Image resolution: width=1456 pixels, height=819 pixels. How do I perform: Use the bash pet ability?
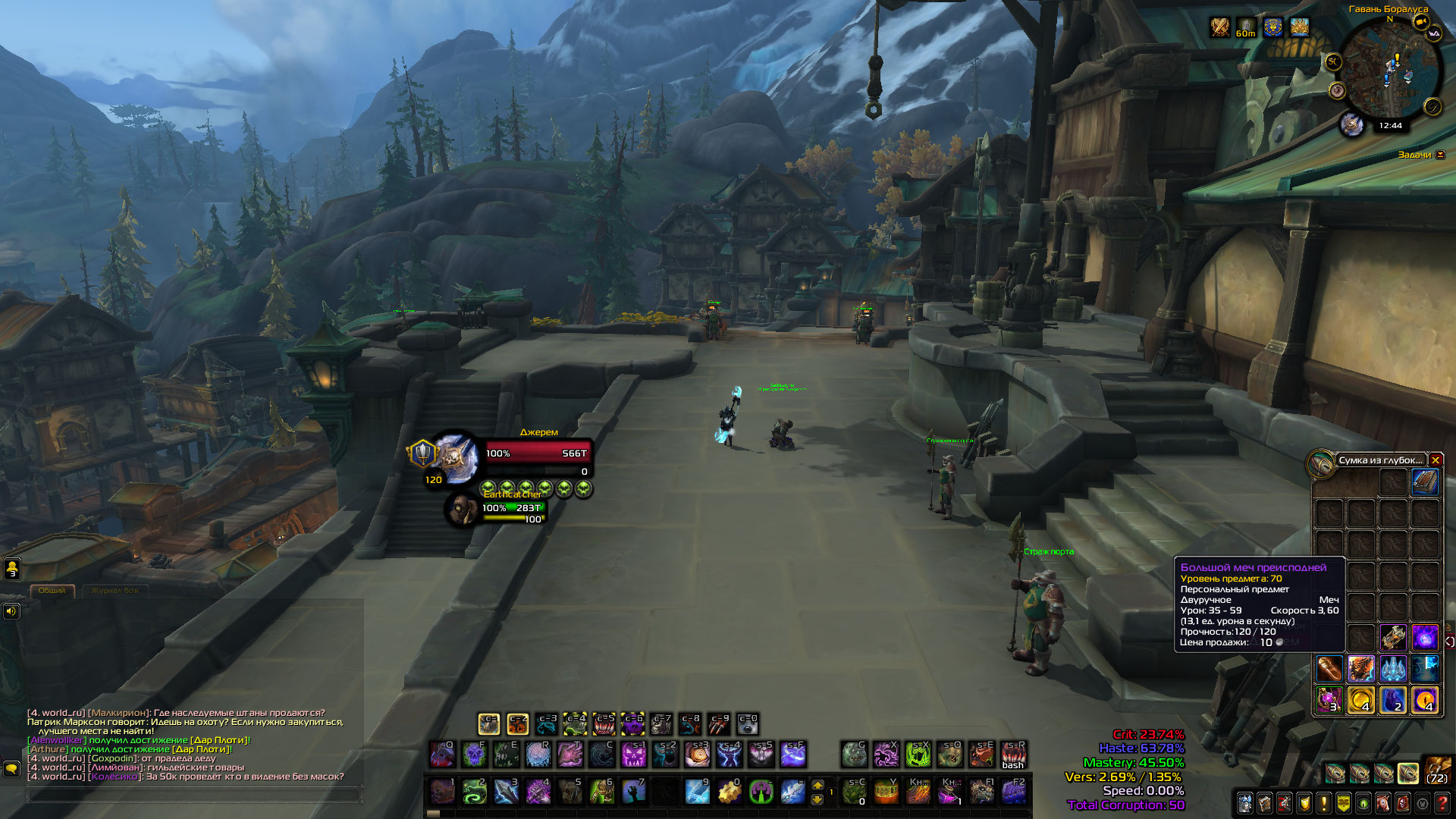tap(1013, 755)
